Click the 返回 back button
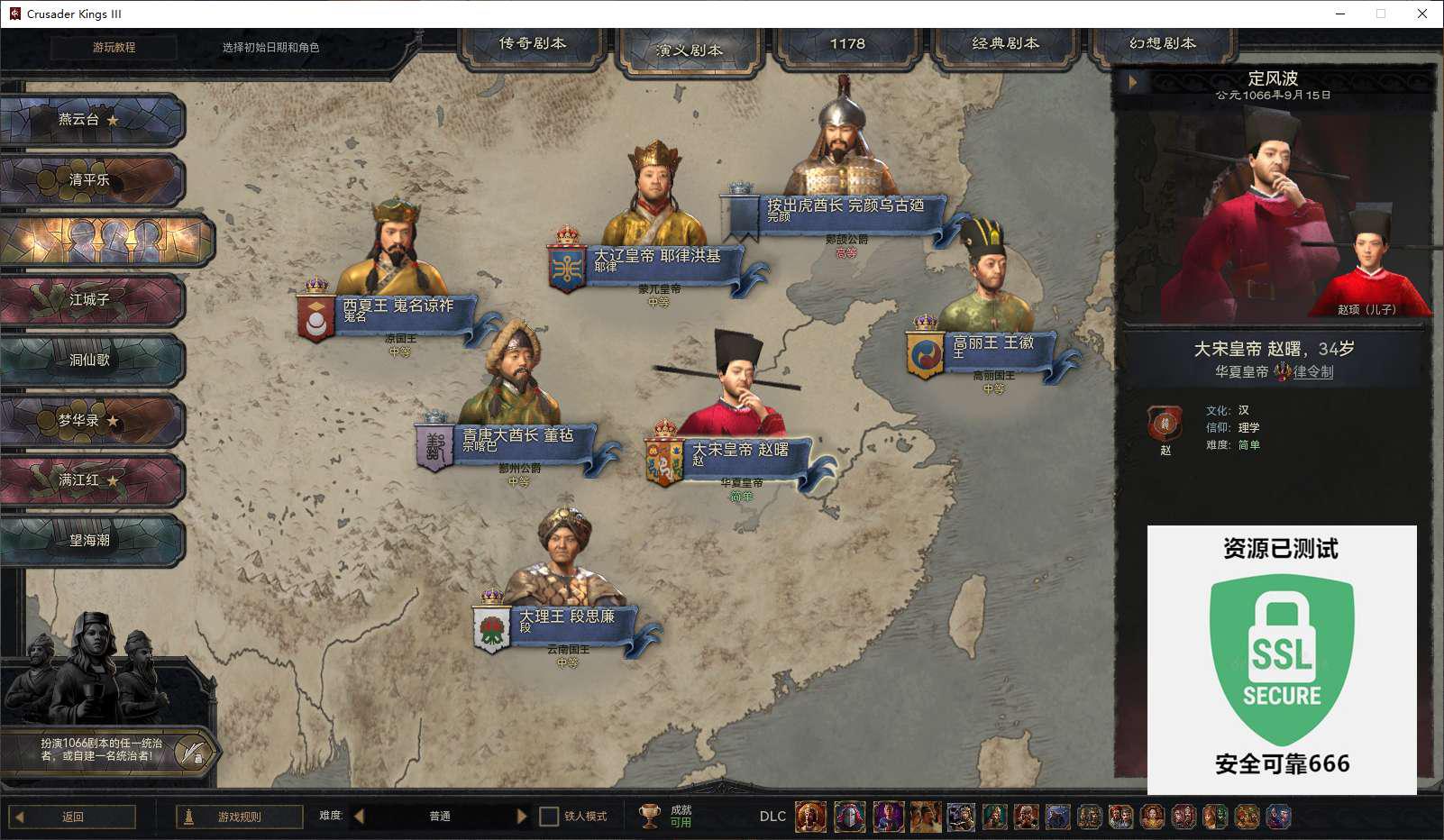The width and height of the screenshot is (1444, 840). click(x=72, y=817)
